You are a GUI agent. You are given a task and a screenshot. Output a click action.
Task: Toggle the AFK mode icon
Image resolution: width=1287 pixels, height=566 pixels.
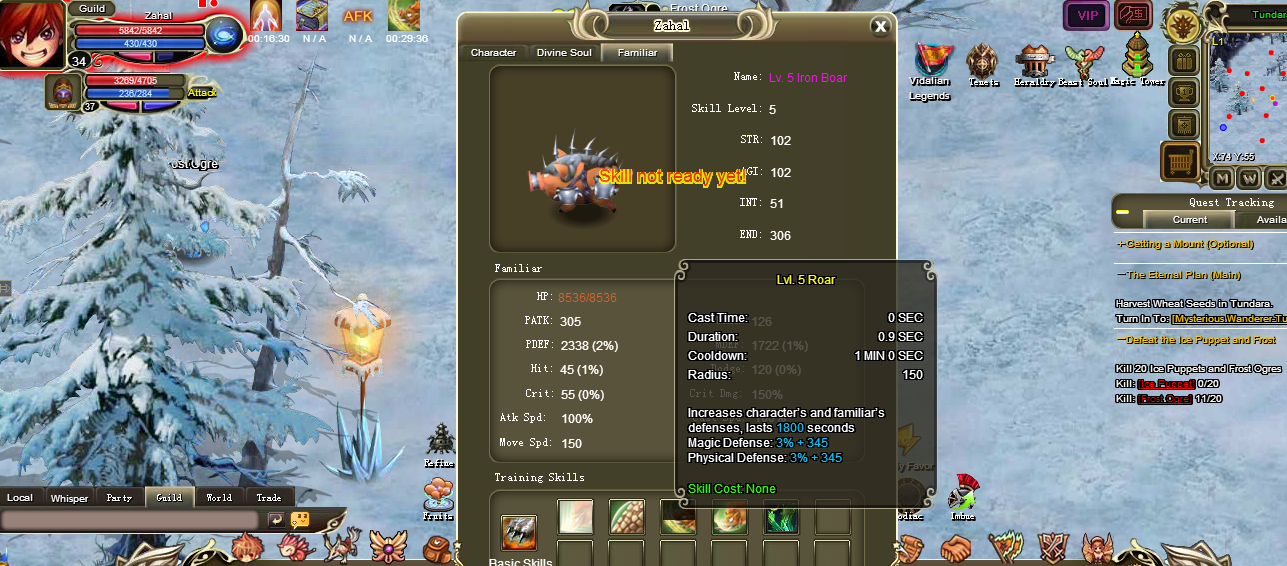tap(358, 16)
